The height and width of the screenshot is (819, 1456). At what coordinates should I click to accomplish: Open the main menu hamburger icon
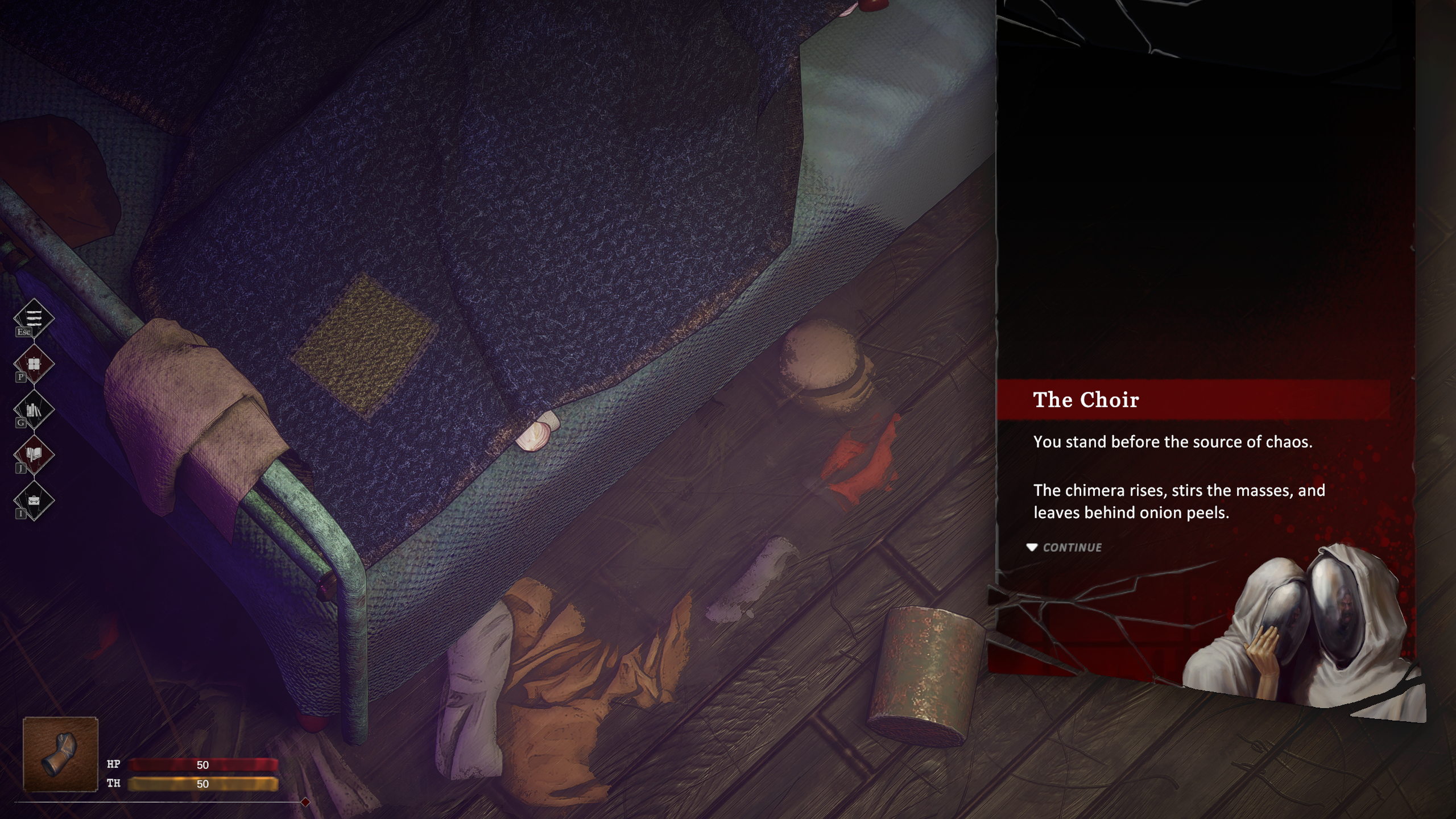[x=34, y=318]
